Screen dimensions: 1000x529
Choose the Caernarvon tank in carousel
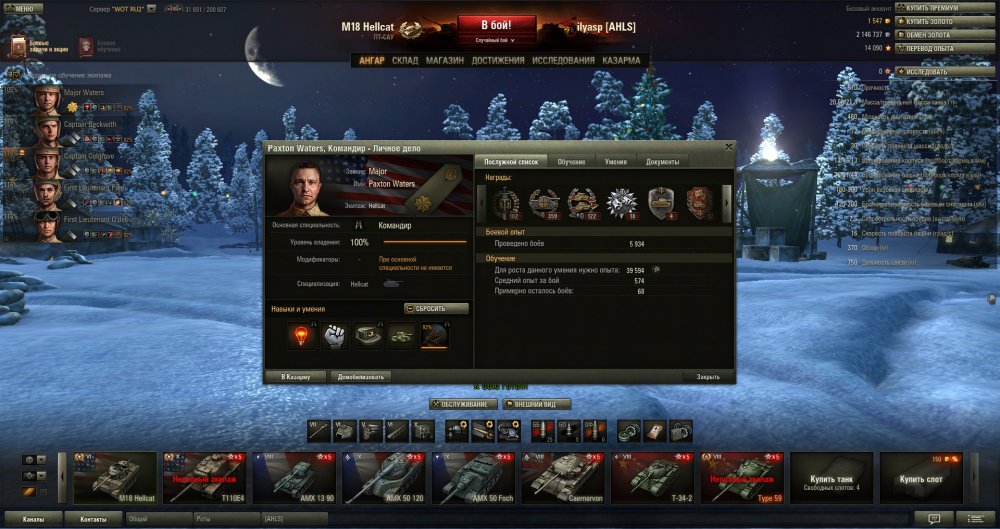pyautogui.click(x=564, y=477)
